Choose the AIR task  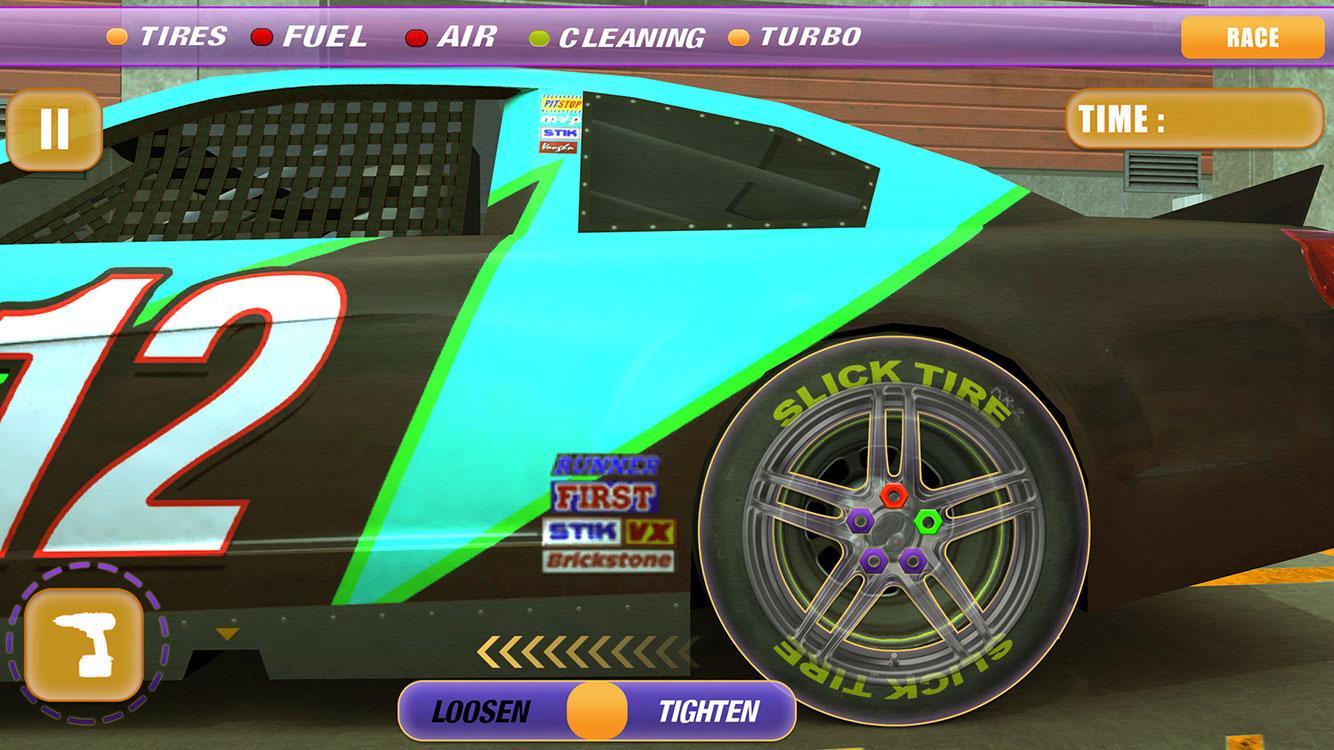452,37
